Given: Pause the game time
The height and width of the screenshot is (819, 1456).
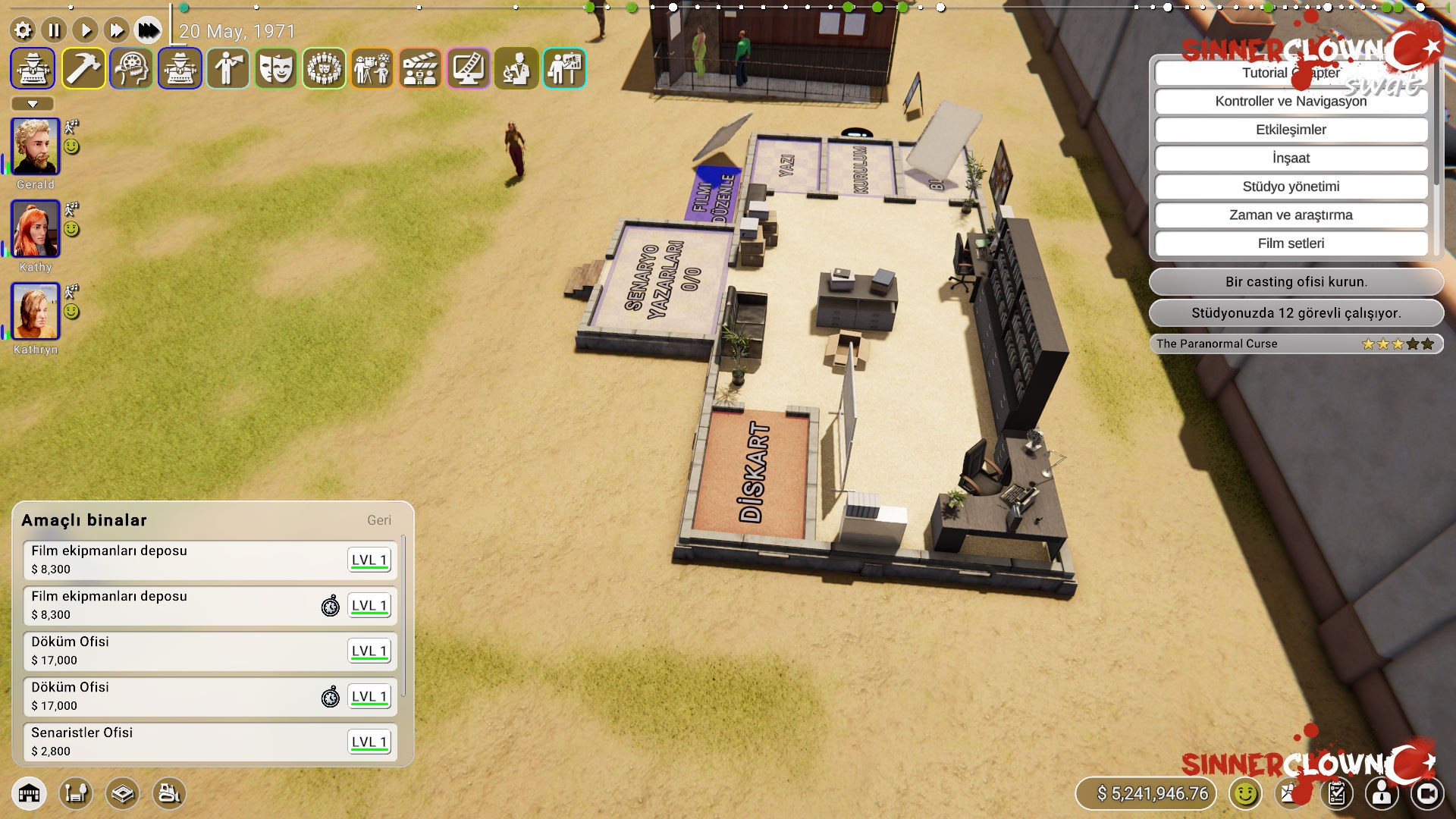Looking at the screenshot, I should point(54,30).
